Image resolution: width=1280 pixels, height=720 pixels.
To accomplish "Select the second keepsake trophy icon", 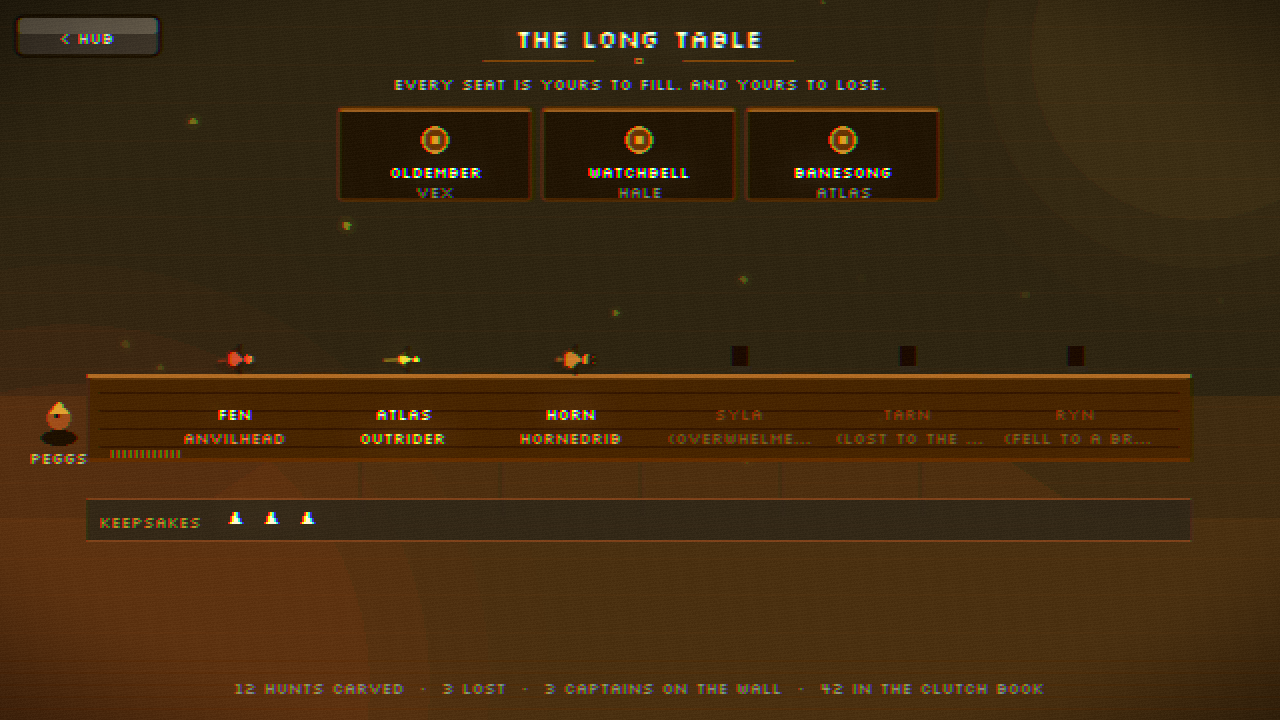I will click(271, 518).
